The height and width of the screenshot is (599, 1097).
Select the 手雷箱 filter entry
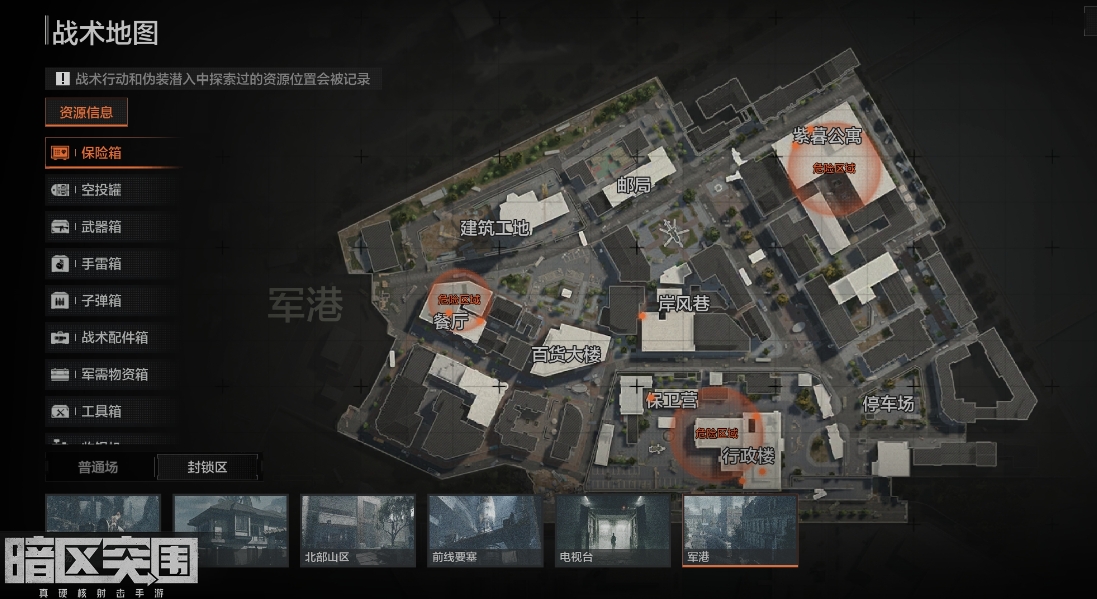coord(100,264)
